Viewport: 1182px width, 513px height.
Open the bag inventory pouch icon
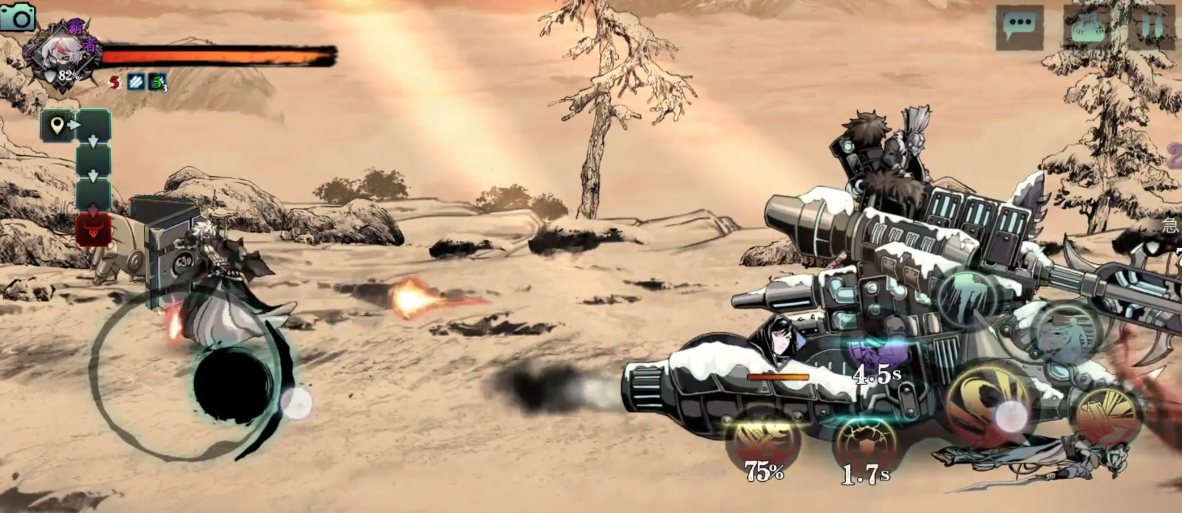pos(1086,27)
